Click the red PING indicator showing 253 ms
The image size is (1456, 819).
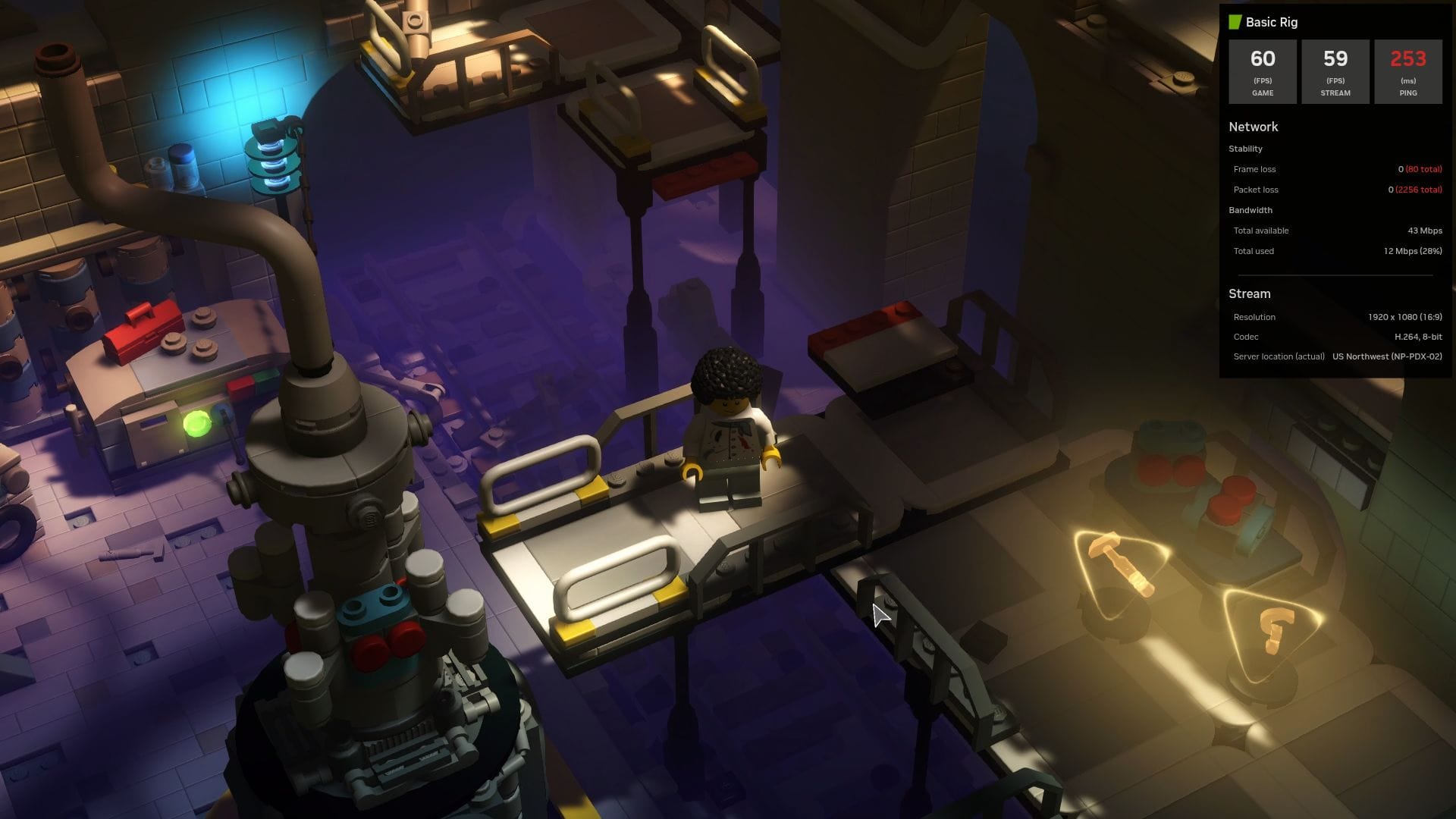1407,71
